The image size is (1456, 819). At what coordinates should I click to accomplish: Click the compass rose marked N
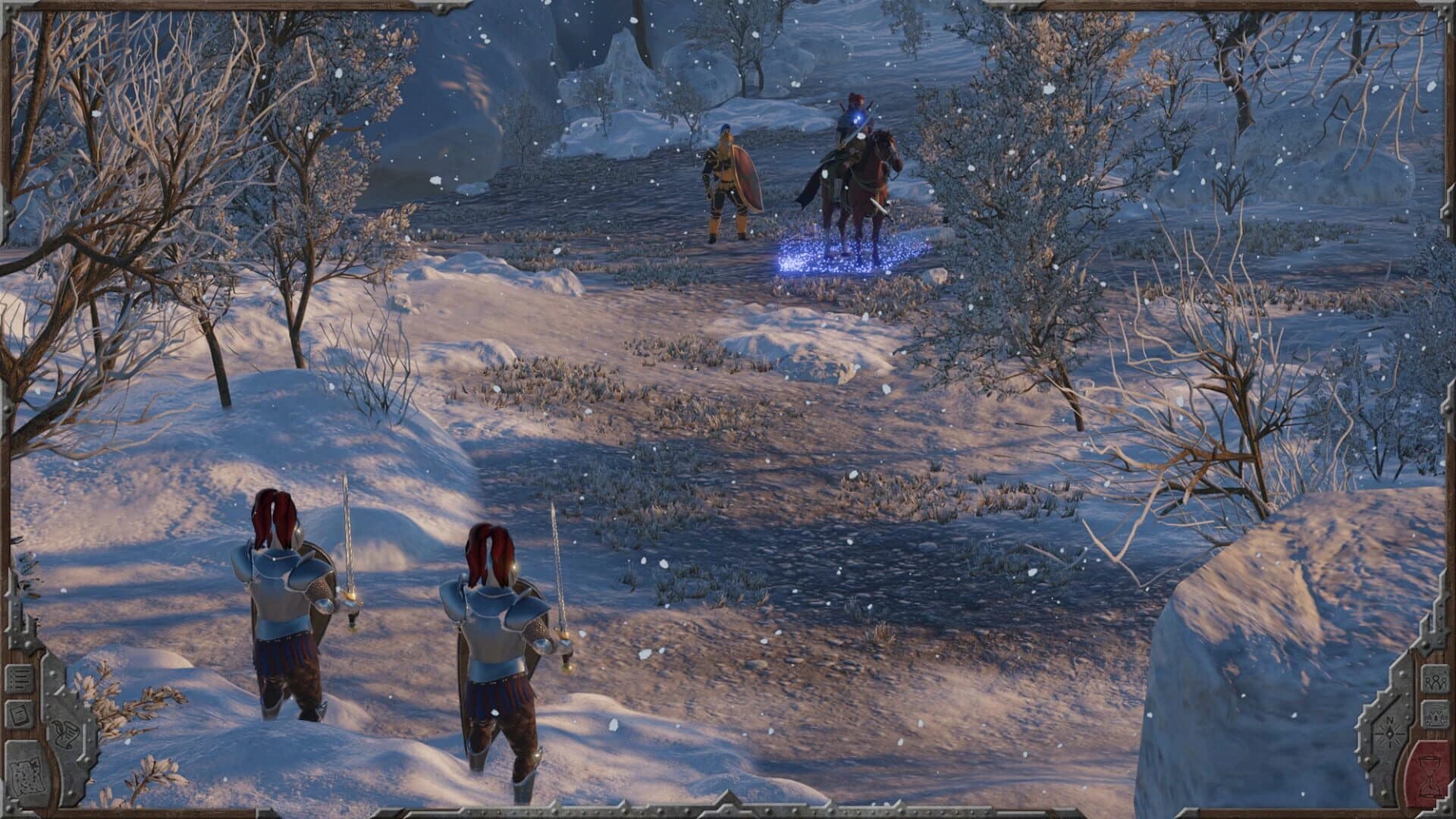pyautogui.click(x=1389, y=732)
